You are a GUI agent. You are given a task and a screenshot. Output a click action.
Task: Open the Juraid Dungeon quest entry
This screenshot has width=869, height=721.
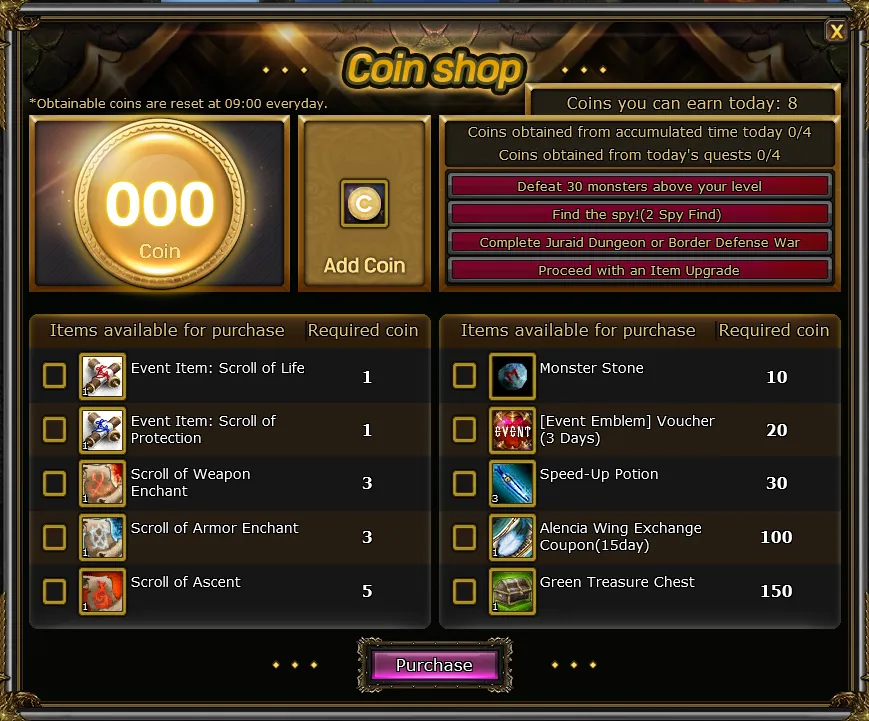pyautogui.click(x=639, y=243)
